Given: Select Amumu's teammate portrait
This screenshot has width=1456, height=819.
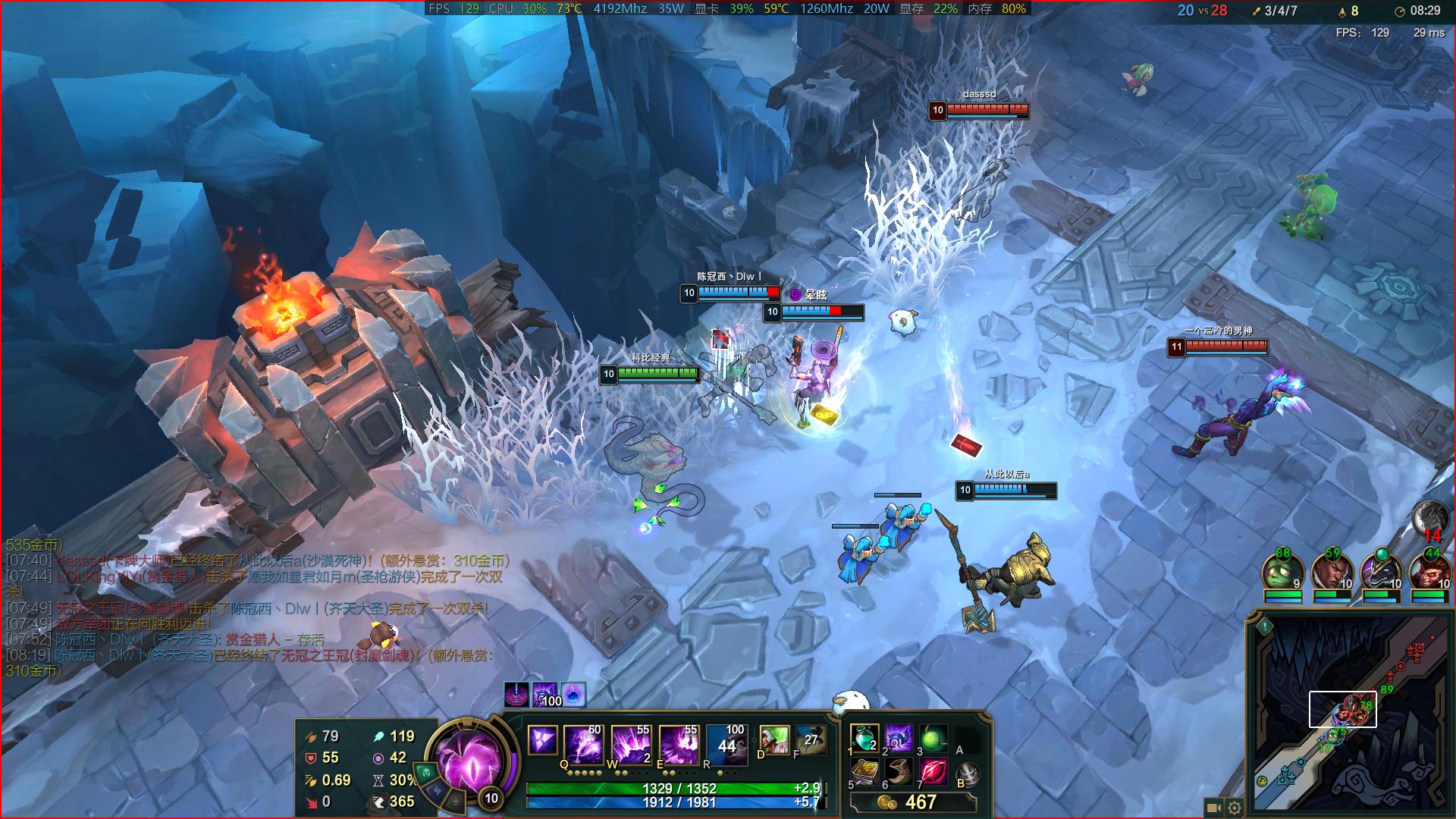Looking at the screenshot, I should [1282, 572].
